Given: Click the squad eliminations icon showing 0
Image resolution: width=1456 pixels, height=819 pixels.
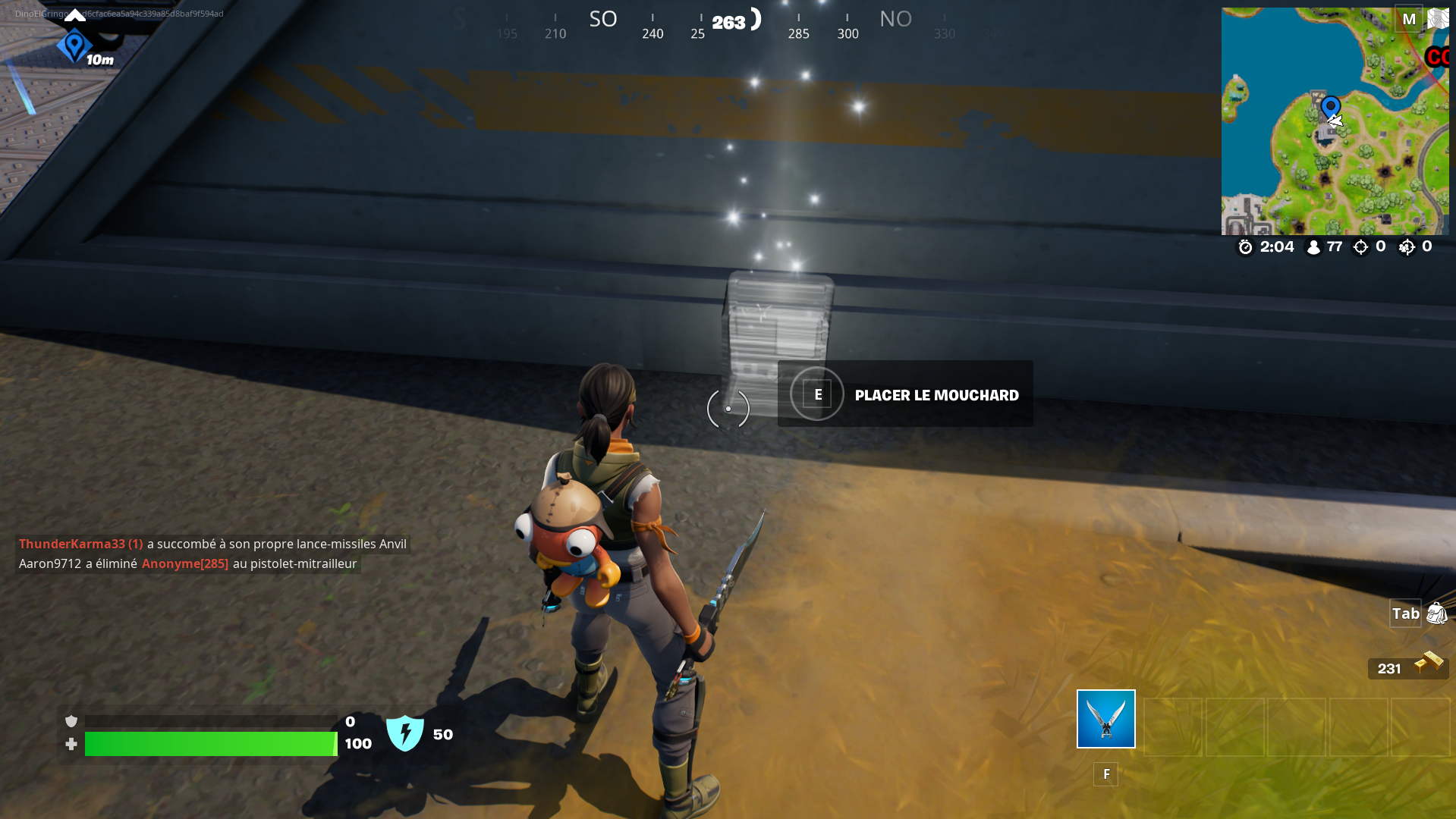Looking at the screenshot, I should click(1407, 246).
